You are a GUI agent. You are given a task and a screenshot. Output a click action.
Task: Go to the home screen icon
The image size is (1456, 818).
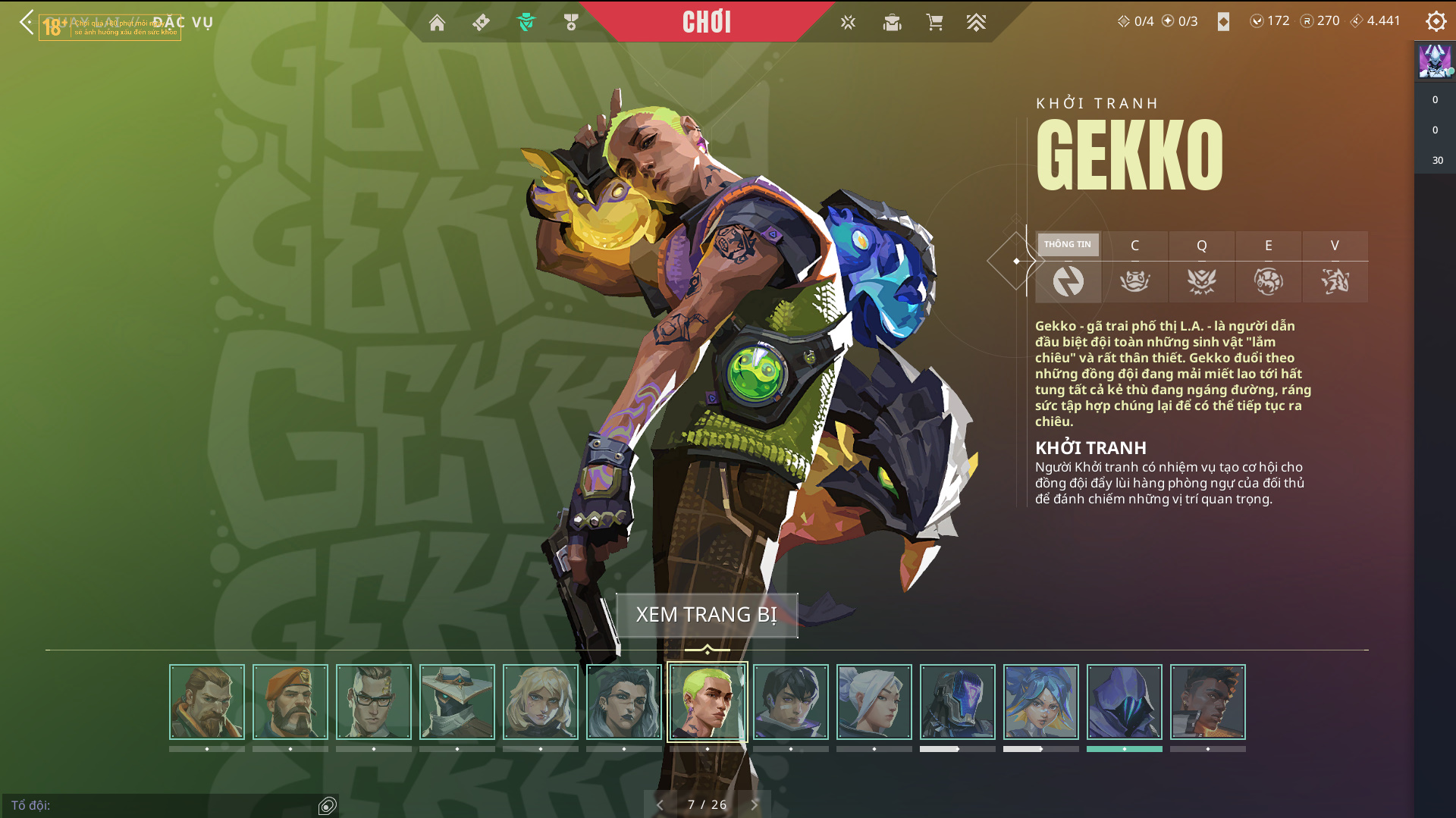tap(437, 23)
